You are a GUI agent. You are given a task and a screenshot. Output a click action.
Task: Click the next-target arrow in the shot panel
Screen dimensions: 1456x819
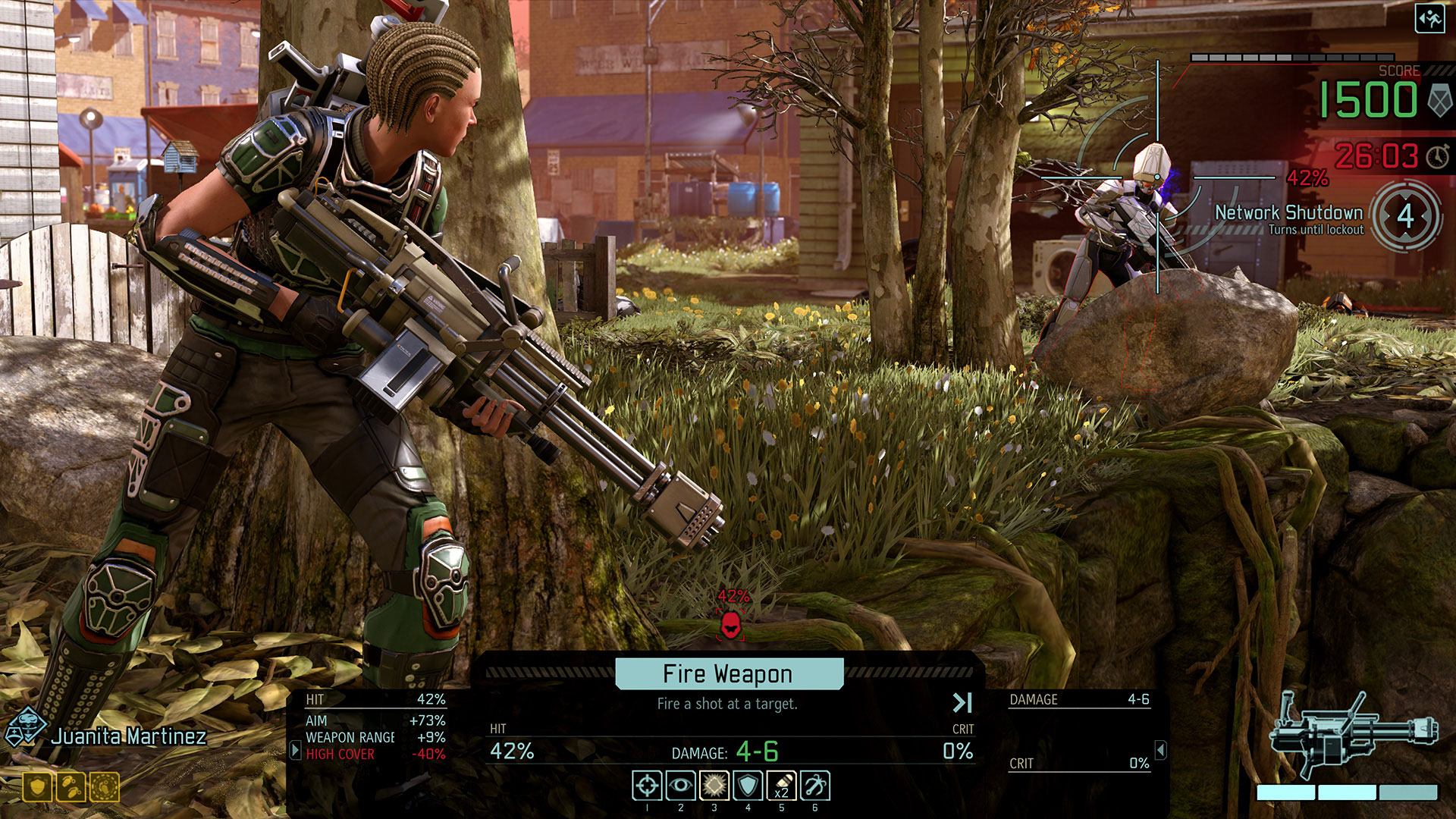tap(962, 703)
